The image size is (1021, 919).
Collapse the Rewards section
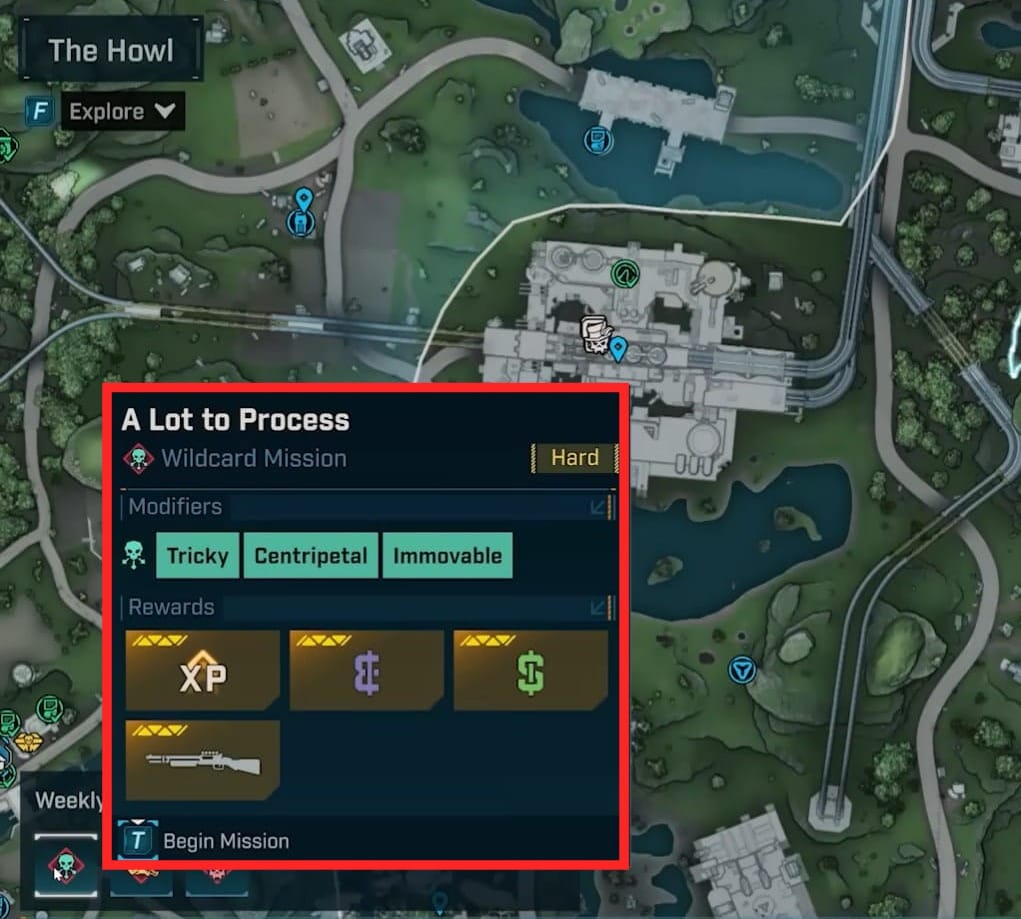pyautogui.click(x=599, y=607)
